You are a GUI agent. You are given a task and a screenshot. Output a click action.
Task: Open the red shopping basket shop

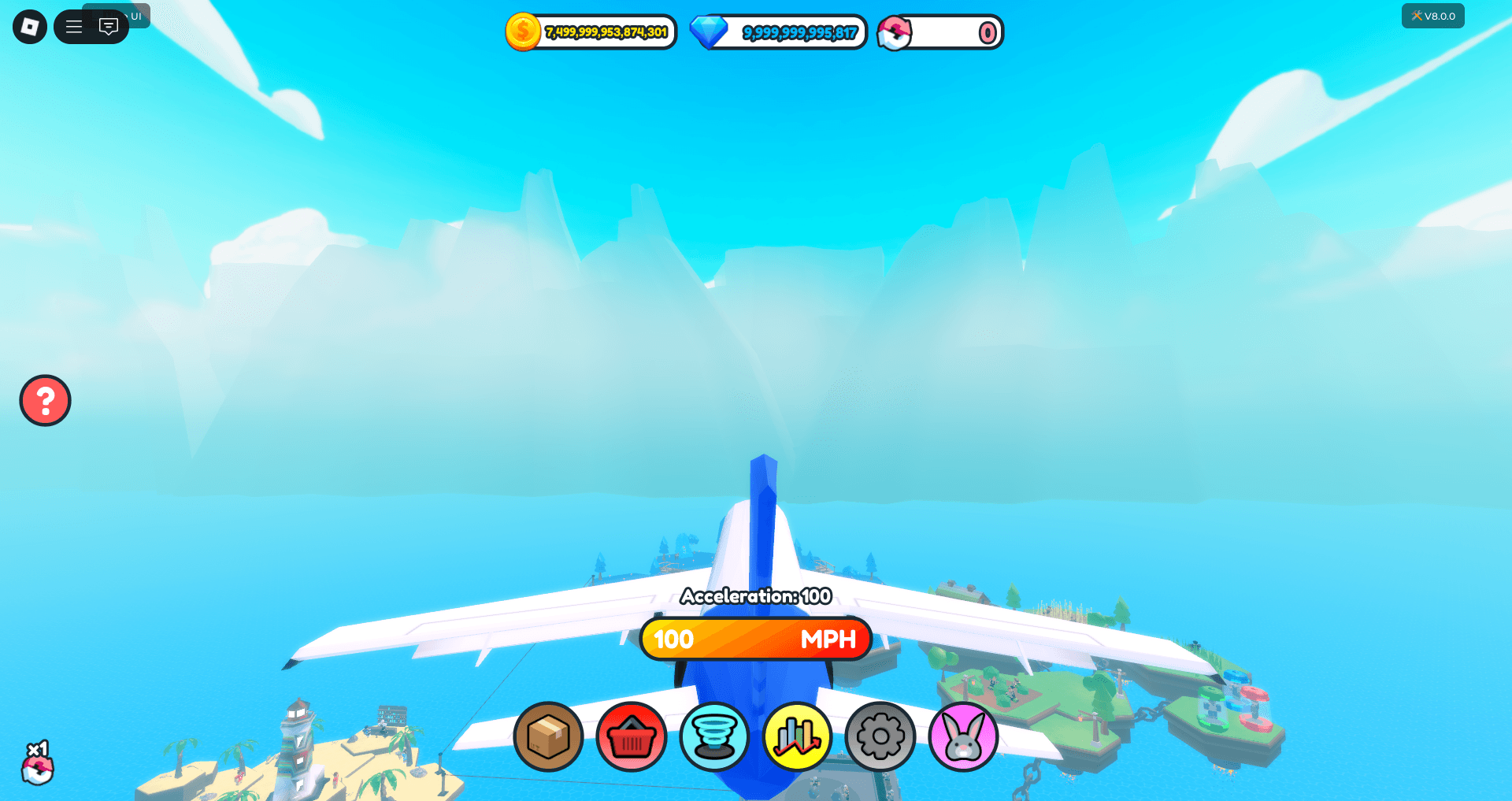click(631, 737)
